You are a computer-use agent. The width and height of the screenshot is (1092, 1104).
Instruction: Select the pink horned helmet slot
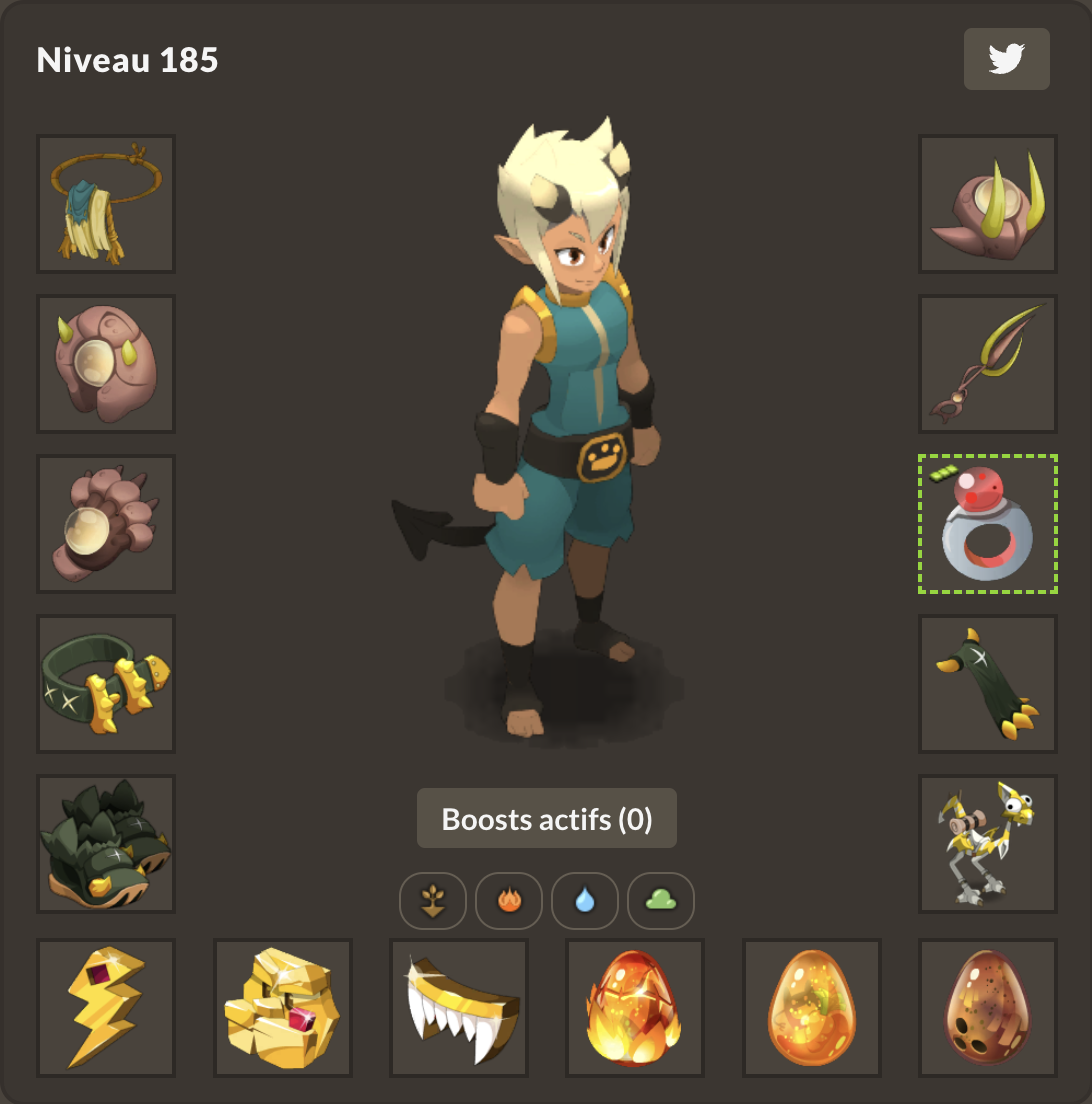point(988,204)
